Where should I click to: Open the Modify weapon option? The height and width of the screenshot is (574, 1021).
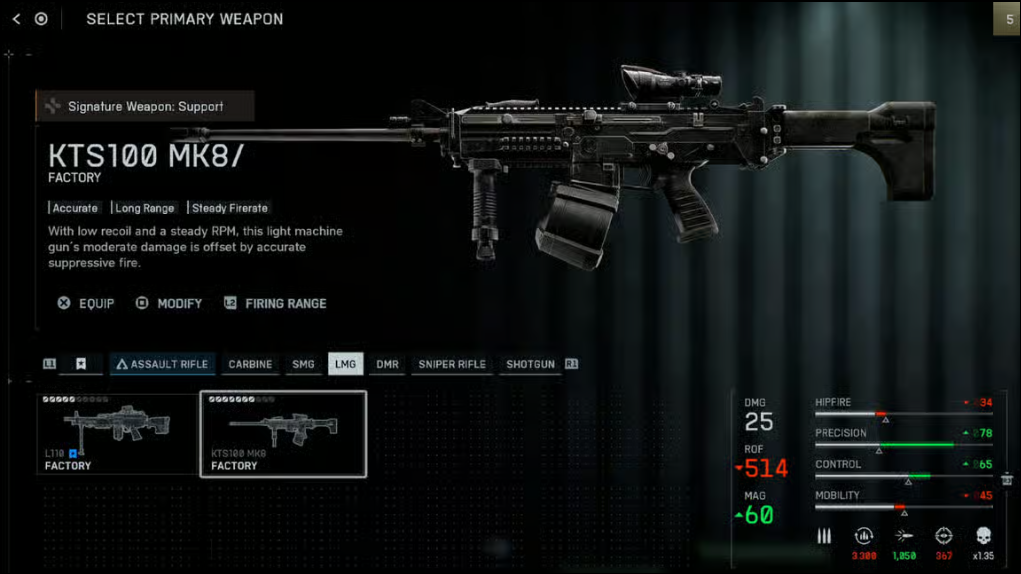(169, 303)
